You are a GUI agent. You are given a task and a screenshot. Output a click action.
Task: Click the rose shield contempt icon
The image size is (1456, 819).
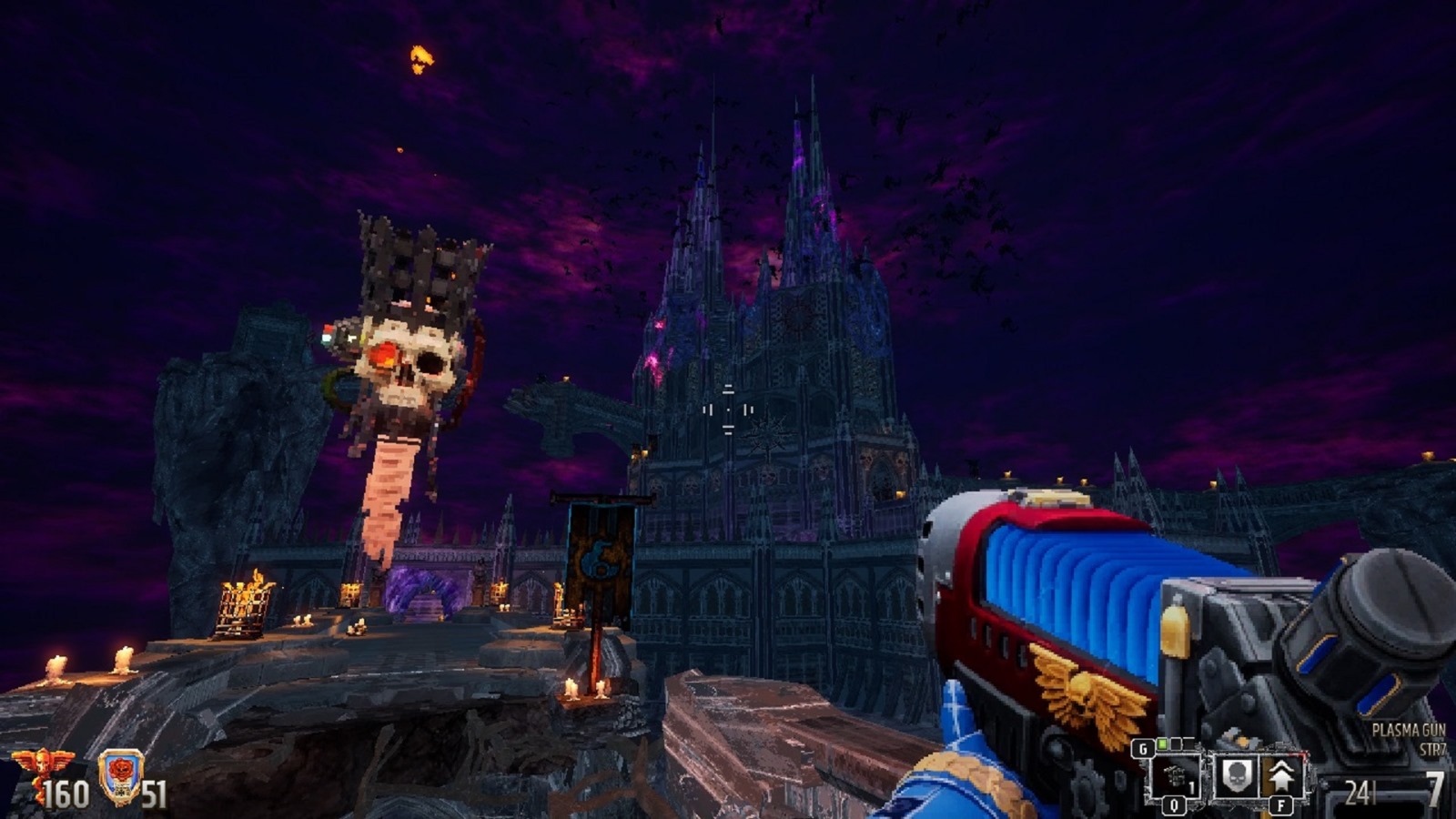pyautogui.click(x=120, y=773)
